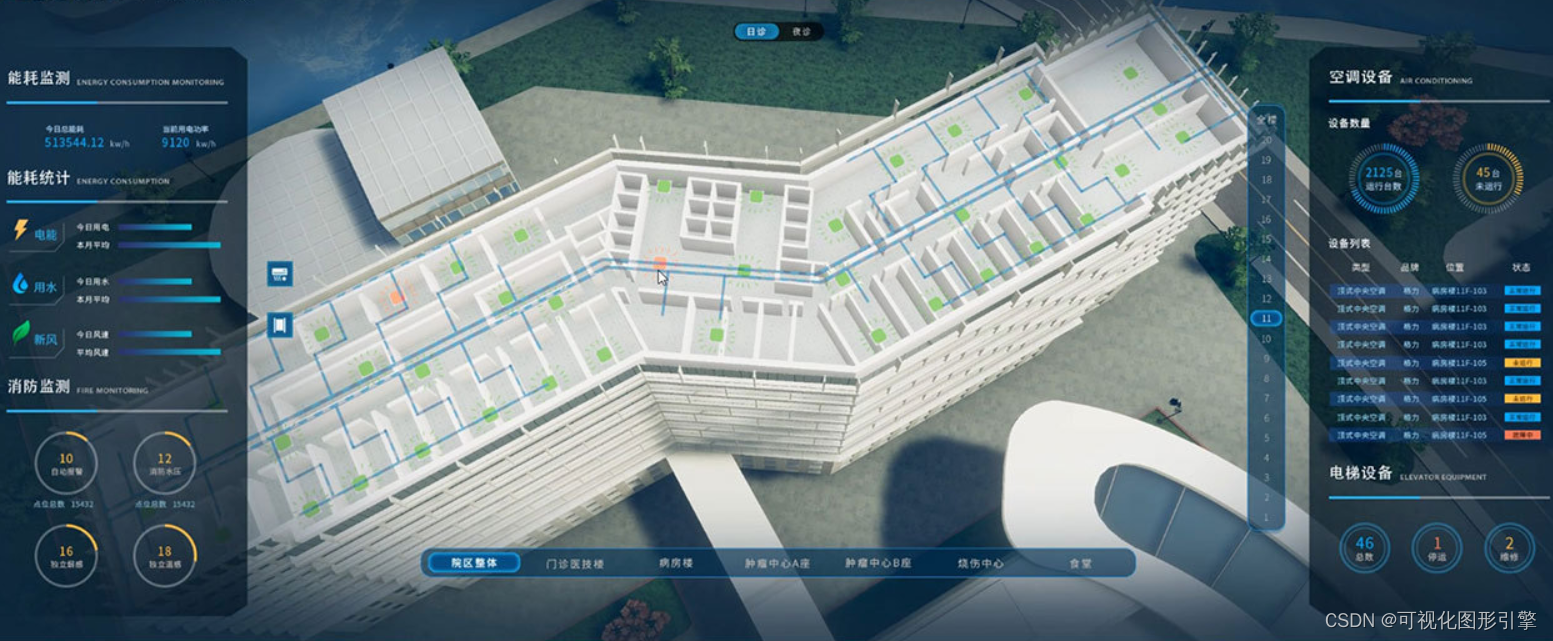The image size is (1553, 641).
Task: Switch to the 夜诊 night mode
Action: (x=801, y=32)
